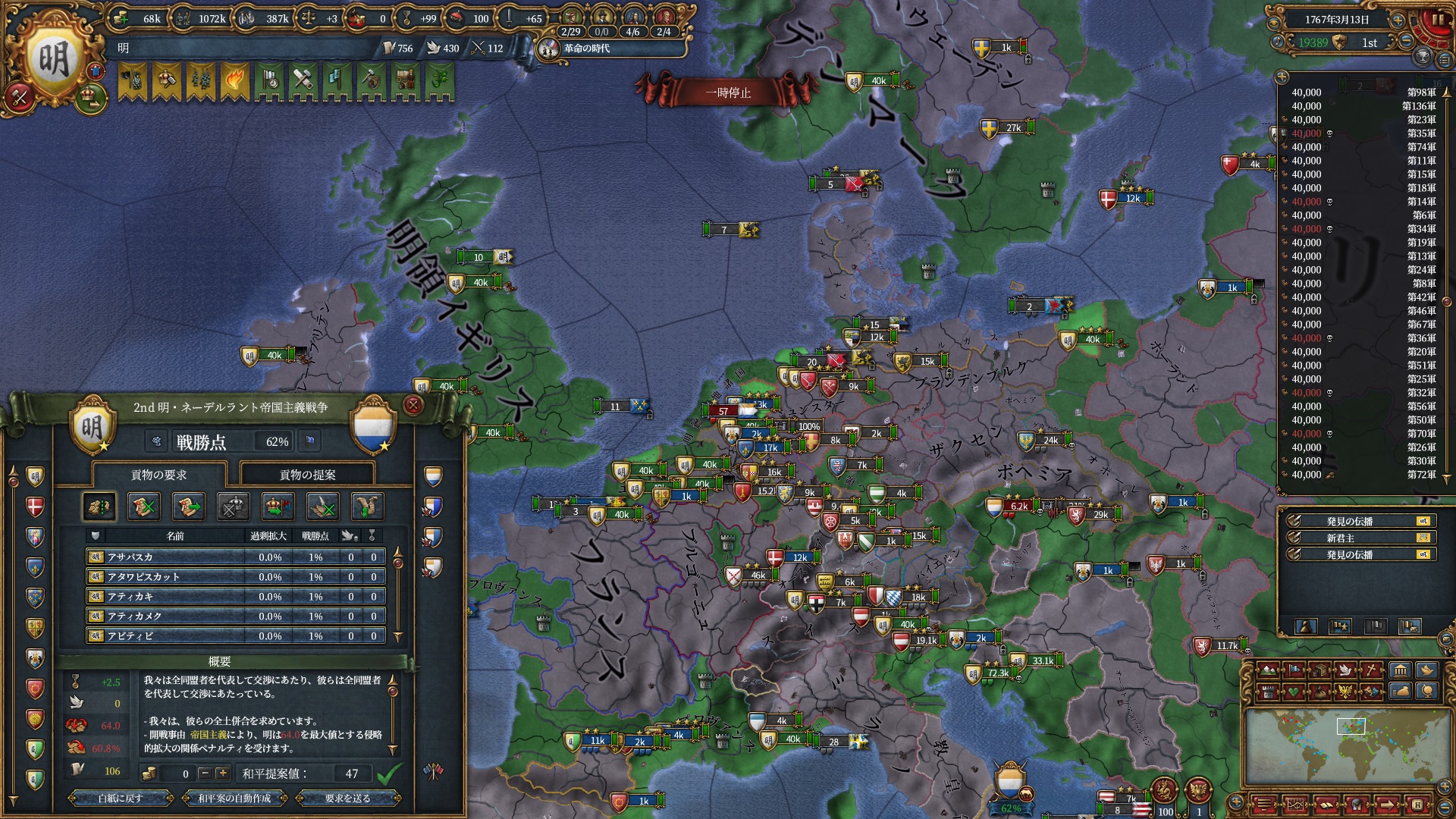The height and width of the screenshot is (819, 1456).
Task: Reset terms with 白紙に戻す button
Action: point(120,798)
